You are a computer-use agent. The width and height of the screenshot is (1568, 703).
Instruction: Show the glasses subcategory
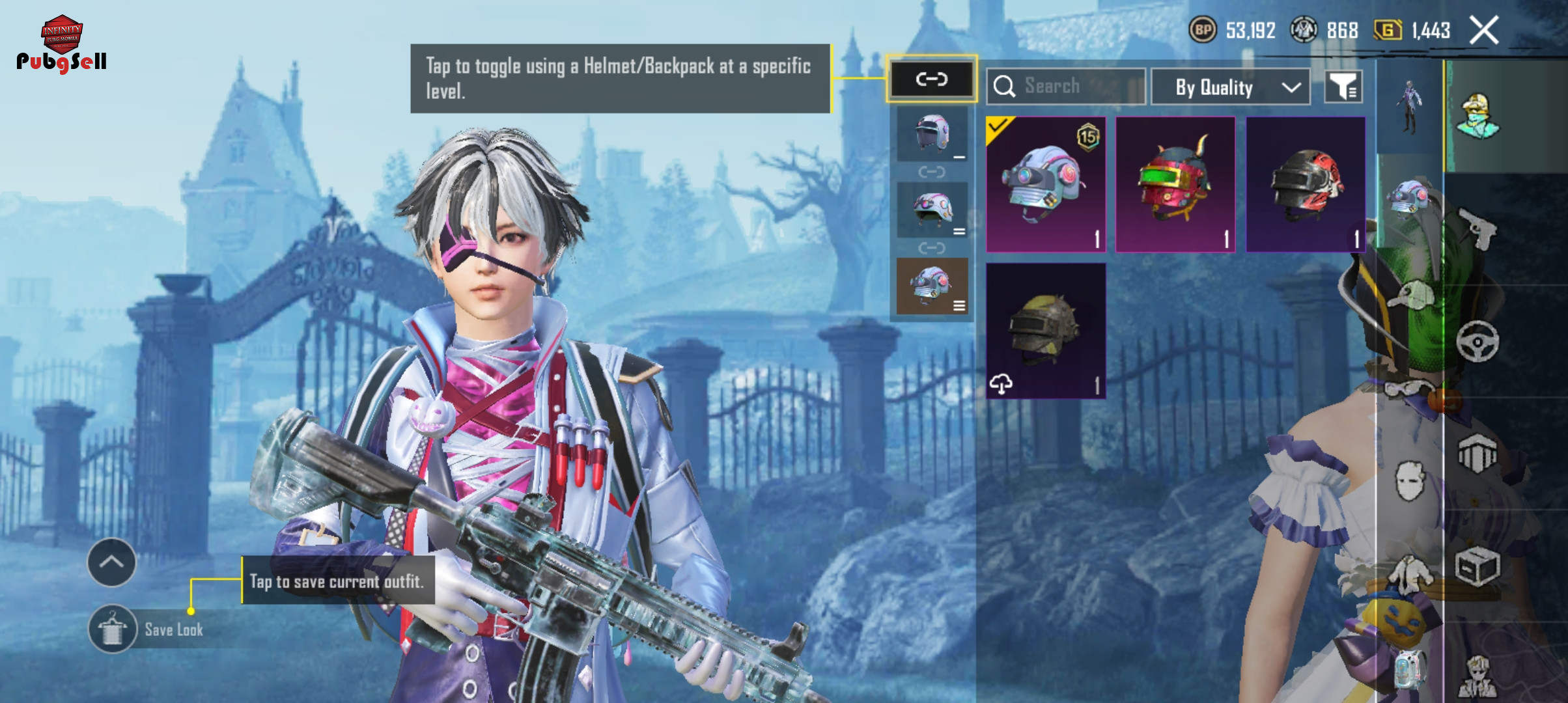(1408, 389)
